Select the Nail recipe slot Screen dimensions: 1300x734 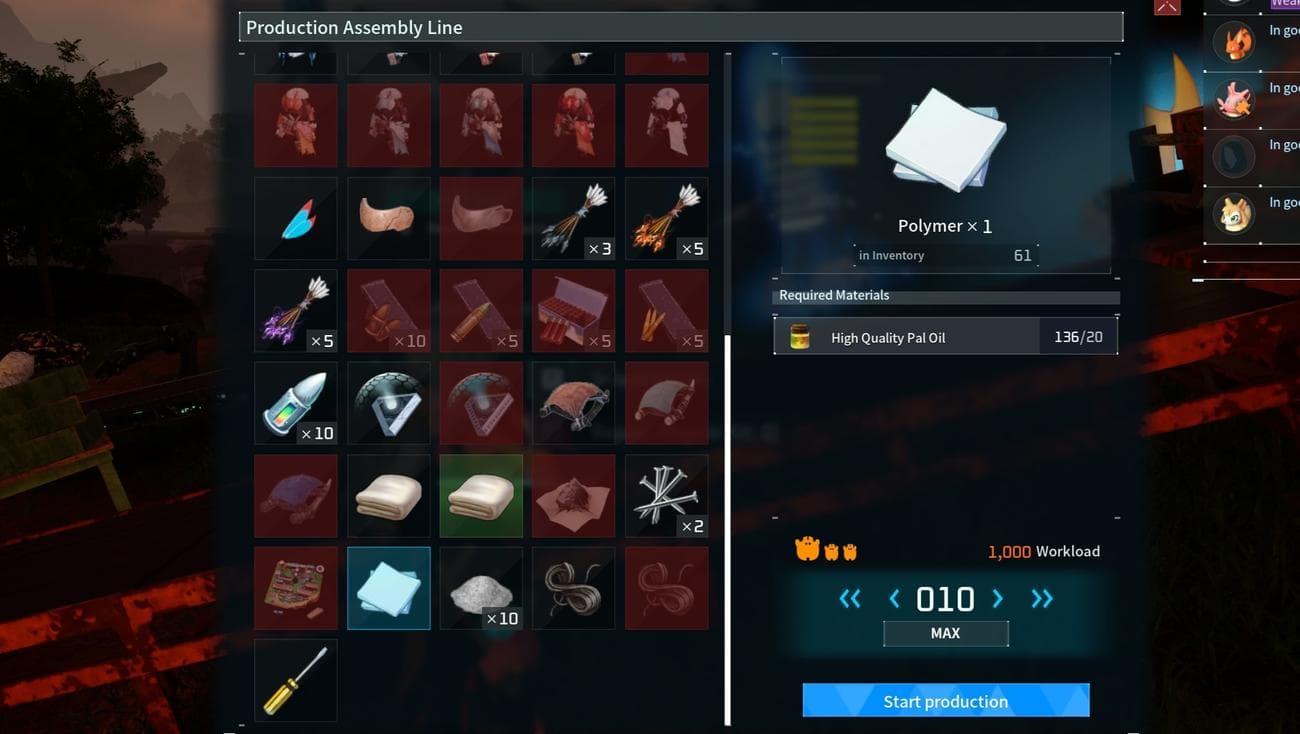(666, 496)
